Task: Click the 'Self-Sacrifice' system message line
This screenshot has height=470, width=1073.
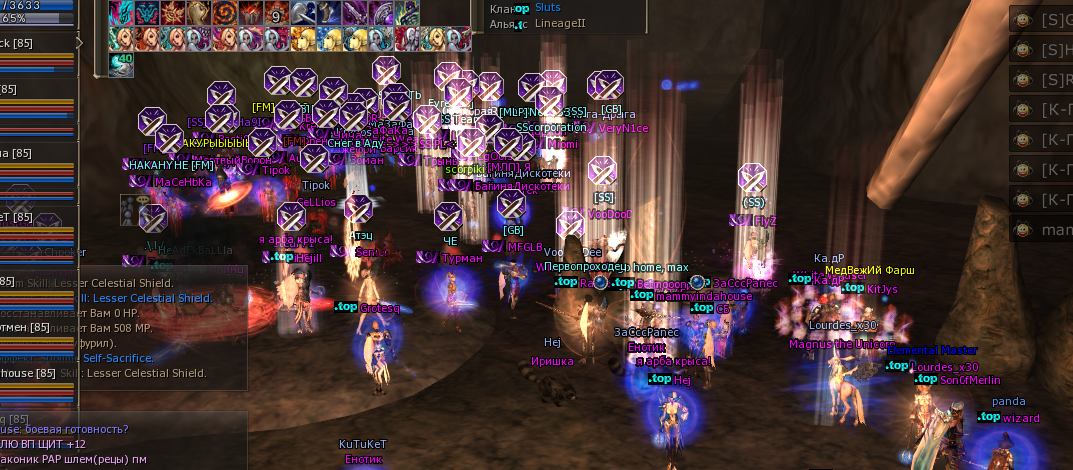Action: [x=118, y=358]
